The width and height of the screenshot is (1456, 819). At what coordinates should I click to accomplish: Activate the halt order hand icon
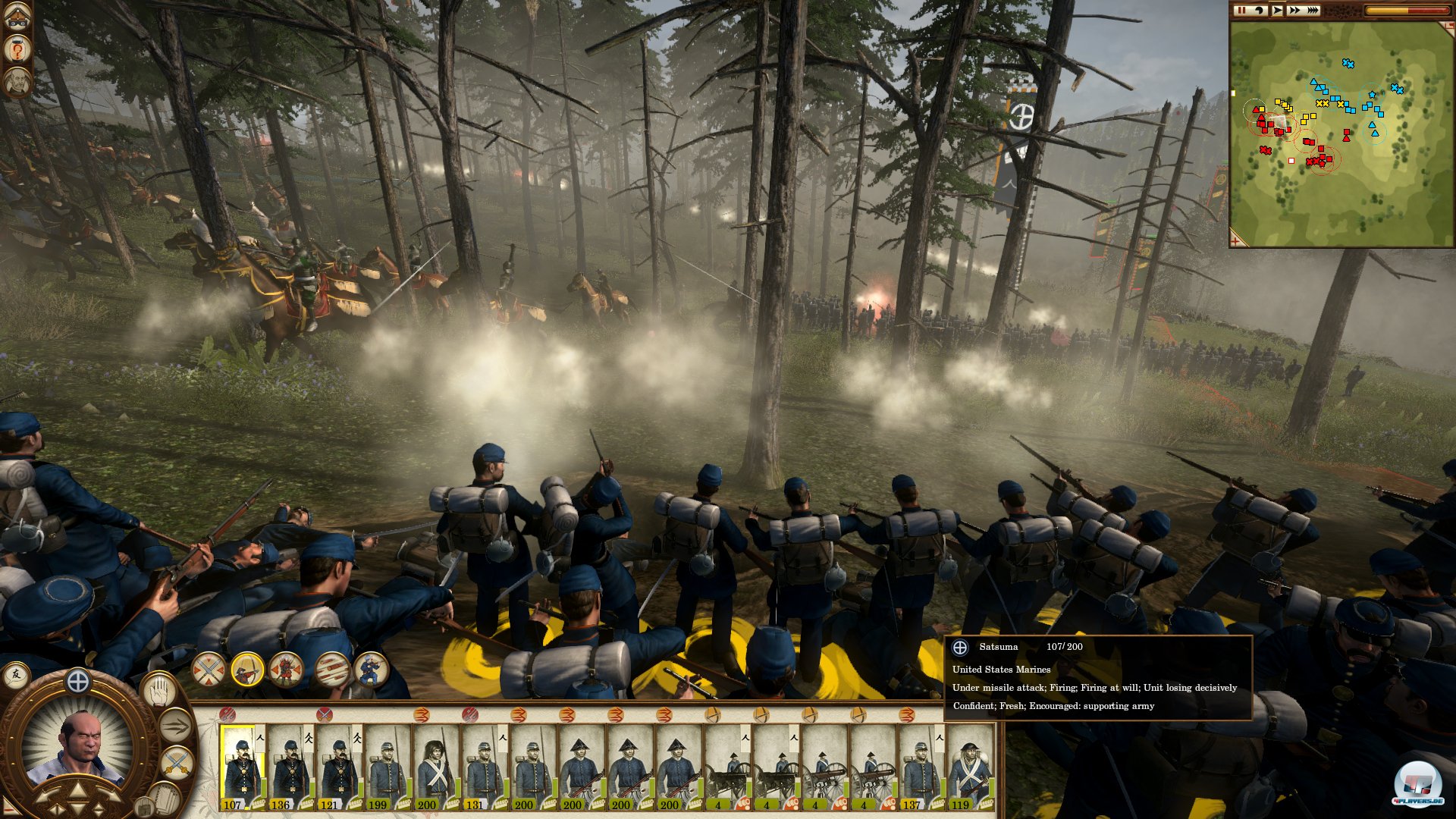coord(160,691)
